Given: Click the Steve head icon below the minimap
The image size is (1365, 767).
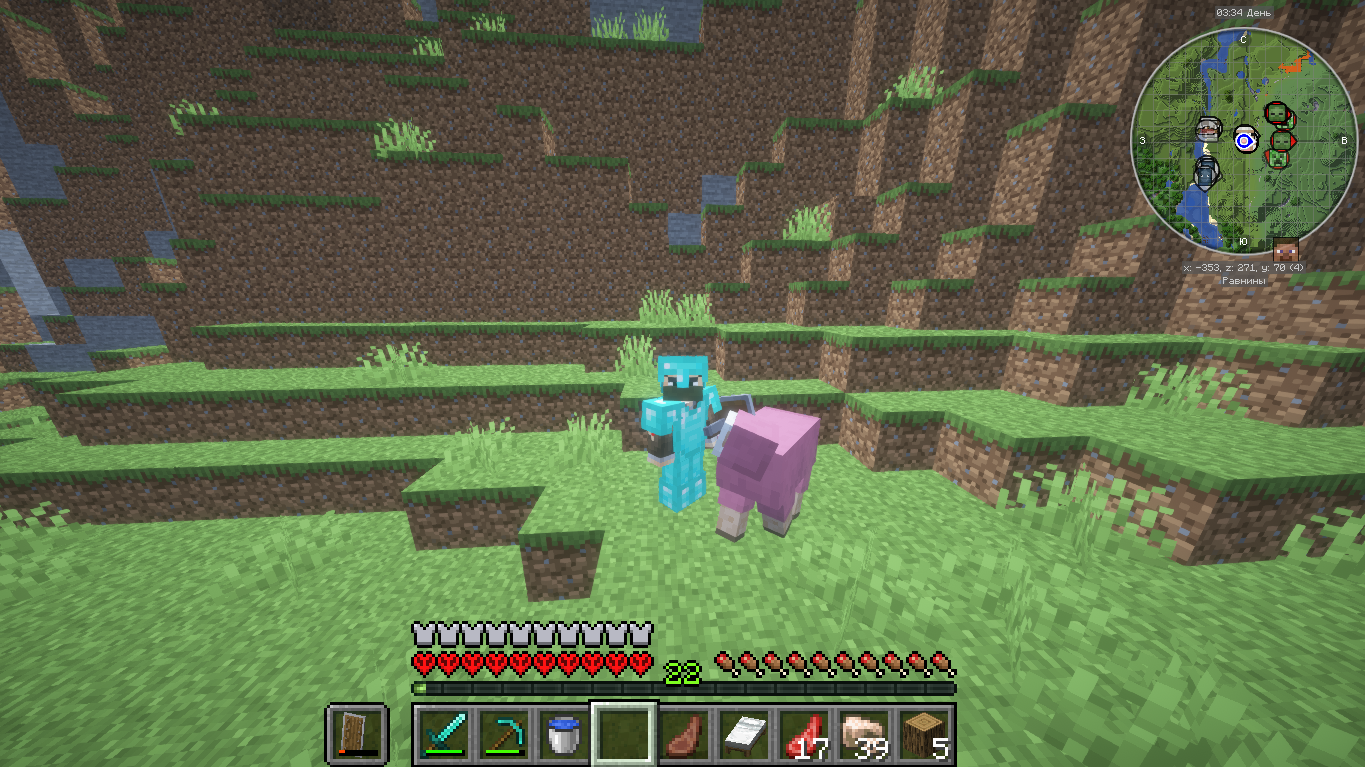Looking at the screenshot, I should (1284, 250).
